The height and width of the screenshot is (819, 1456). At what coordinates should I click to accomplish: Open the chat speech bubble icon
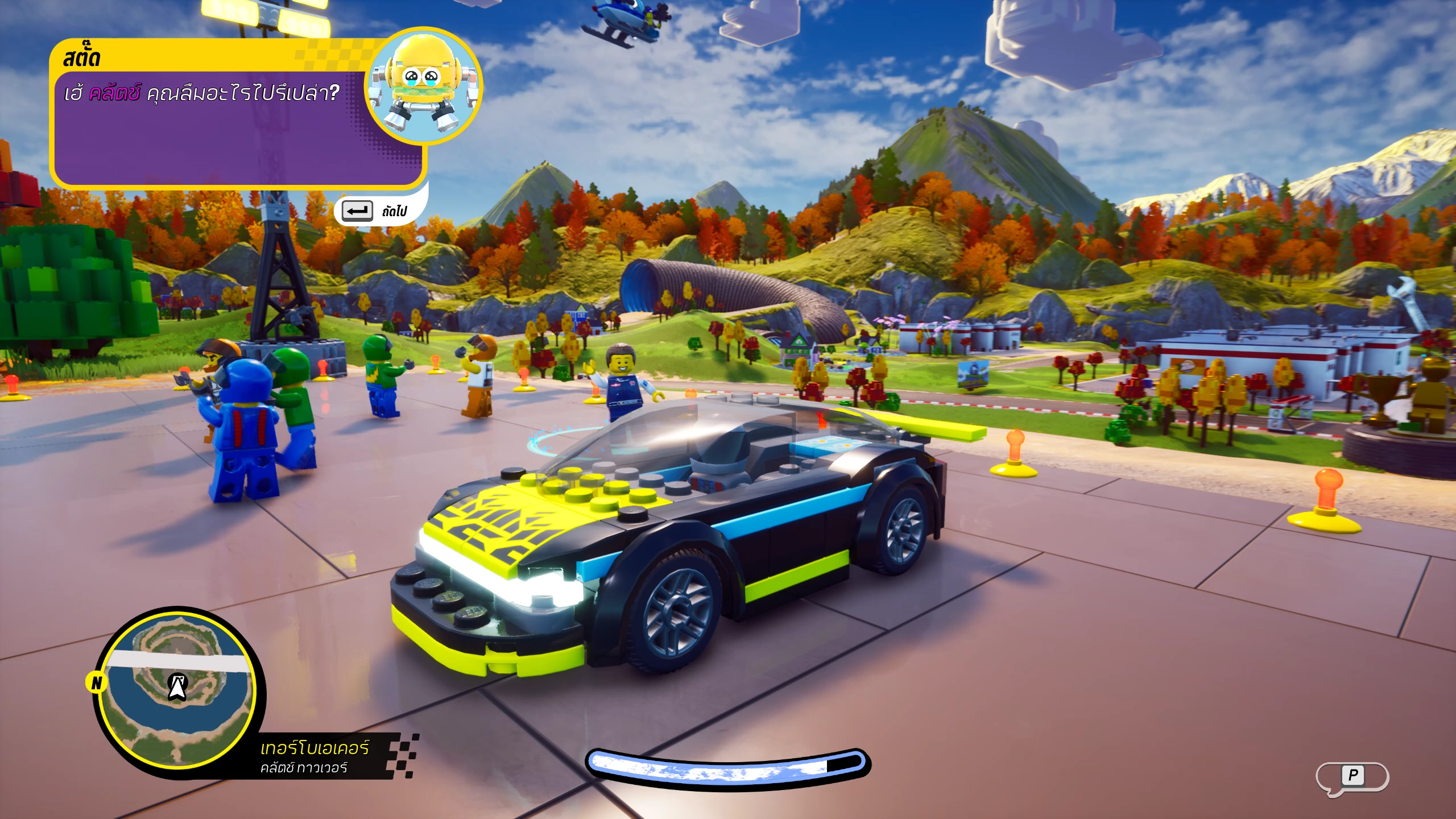click(x=1352, y=777)
